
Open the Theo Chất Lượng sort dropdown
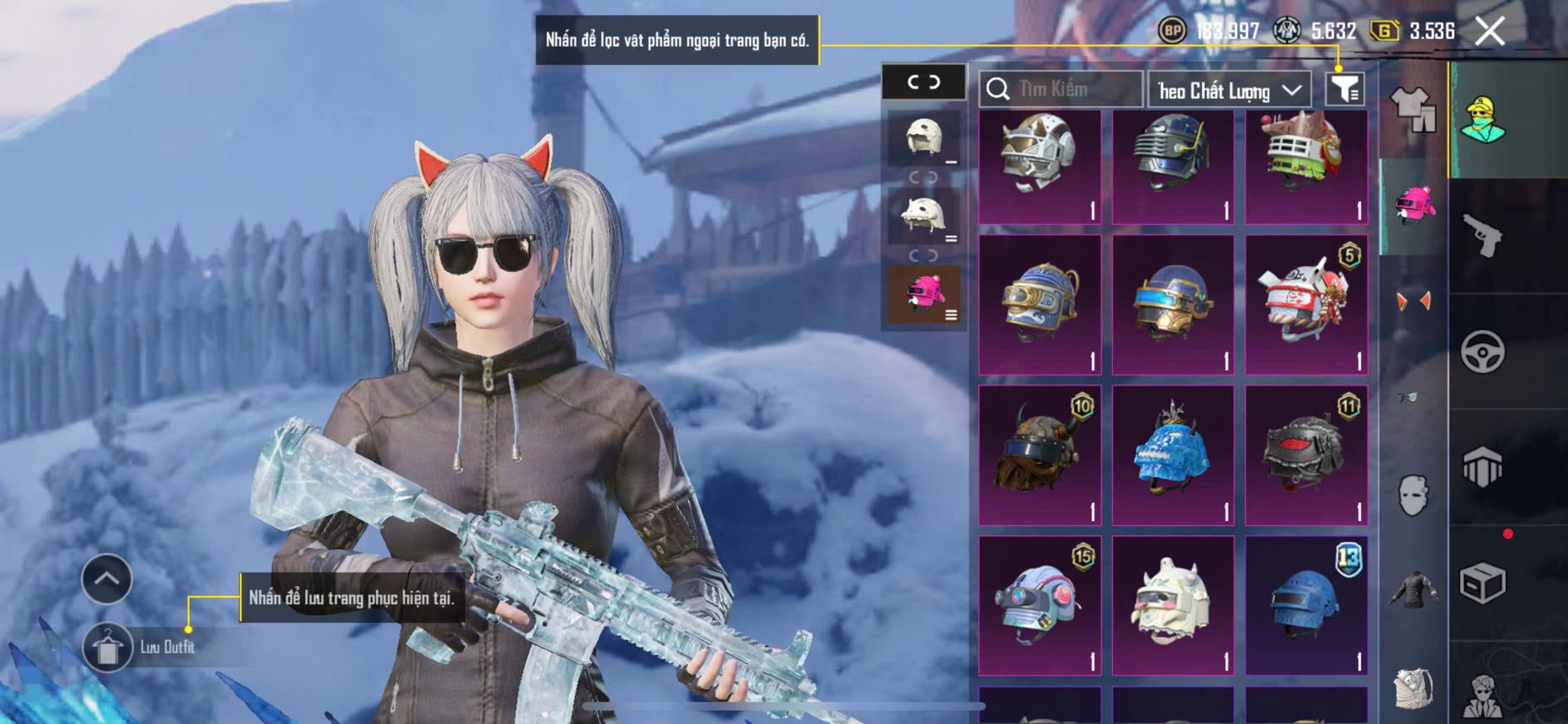pos(1229,90)
